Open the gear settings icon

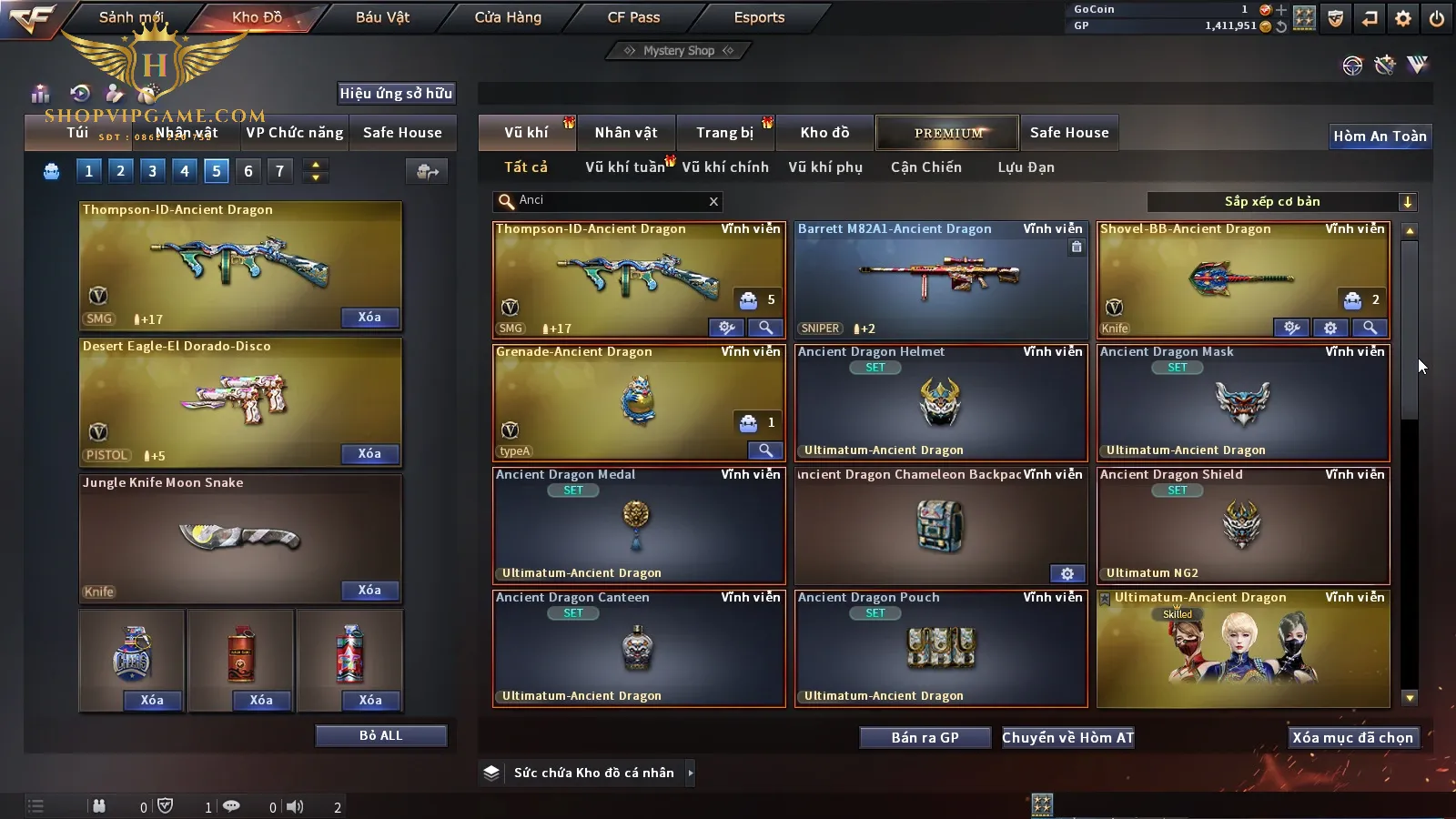[1403, 18]
